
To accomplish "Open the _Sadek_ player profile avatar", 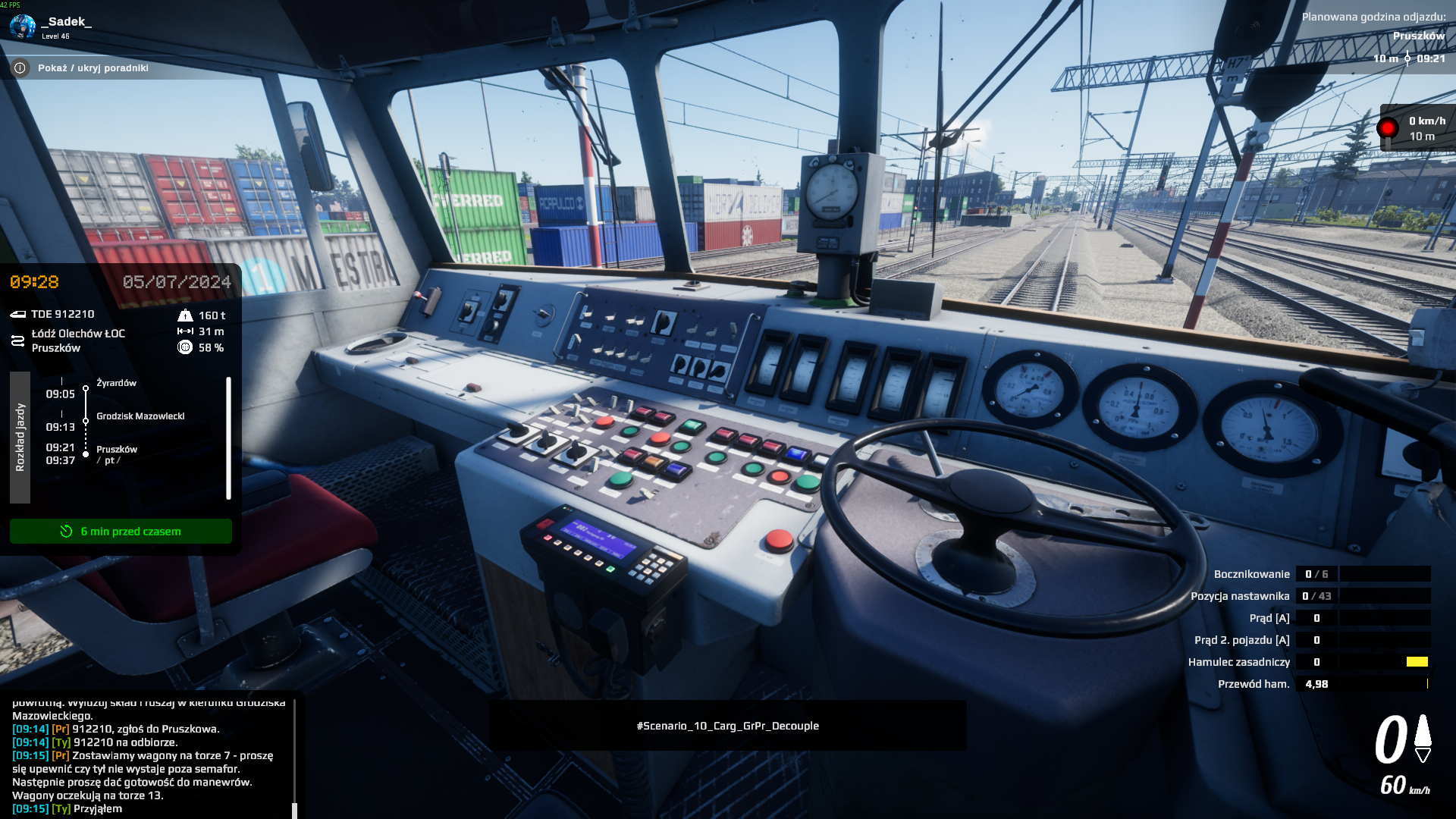I will (23, 27).
